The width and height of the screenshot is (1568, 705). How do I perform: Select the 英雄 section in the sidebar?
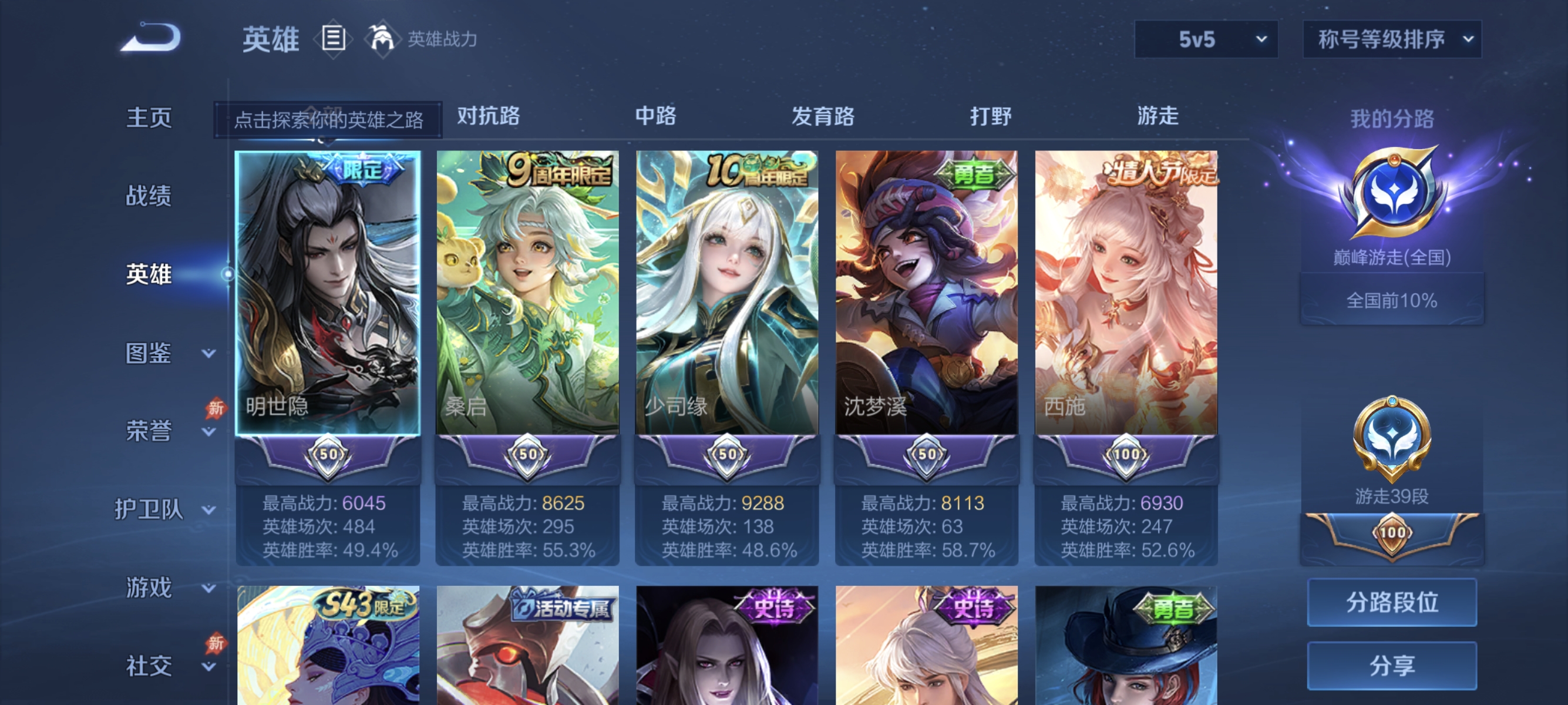pyautogui.click(x=148, y=274)
